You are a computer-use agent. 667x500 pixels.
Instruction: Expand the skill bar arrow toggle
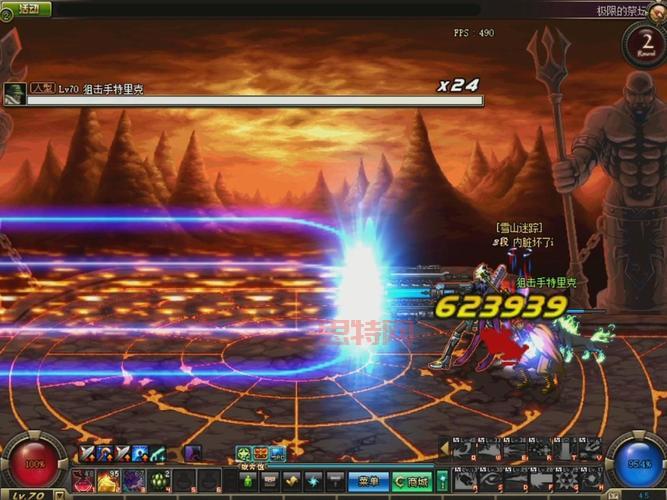tap(445, 449)
